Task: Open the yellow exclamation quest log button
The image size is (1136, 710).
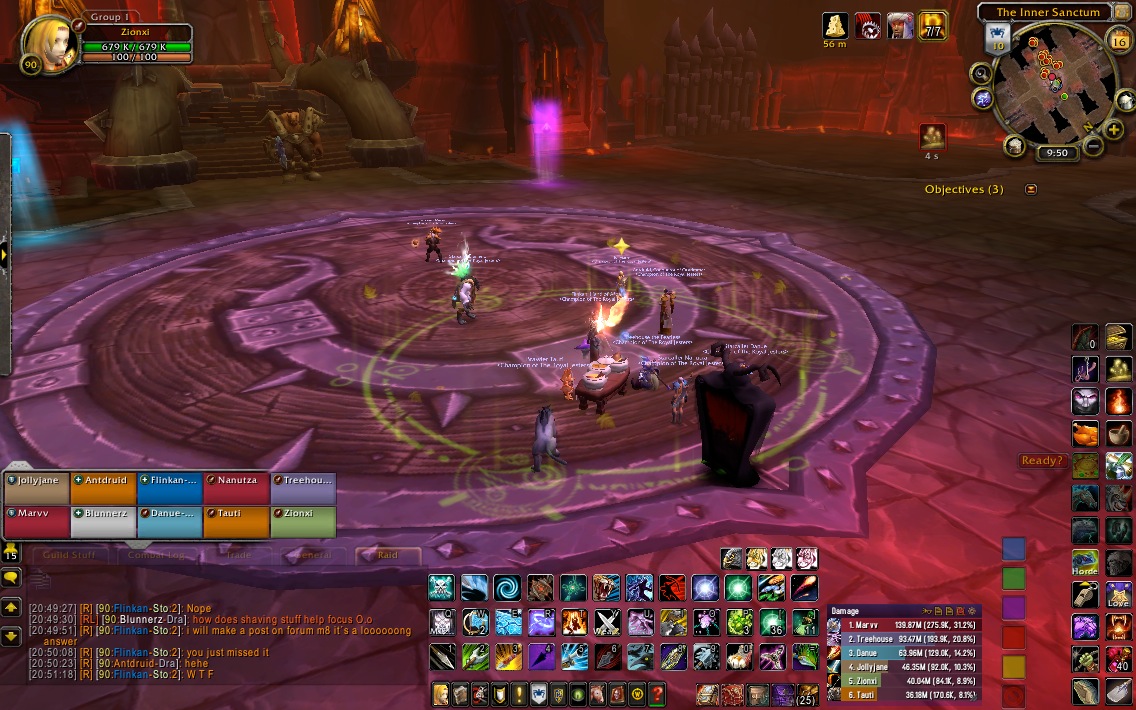Action: pyautogui.click(x=518, y=693)
